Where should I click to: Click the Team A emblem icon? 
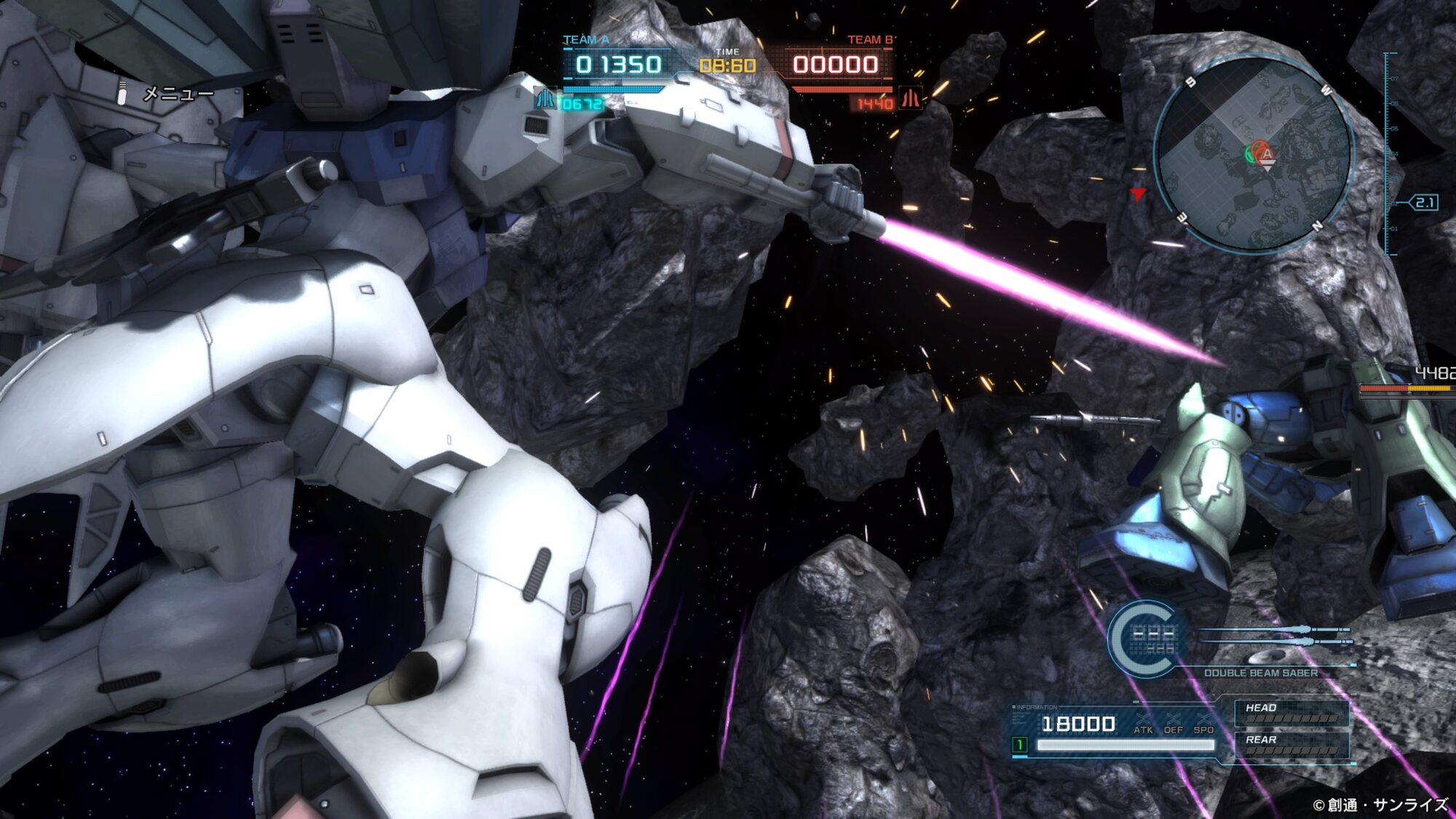coord(545,98)
